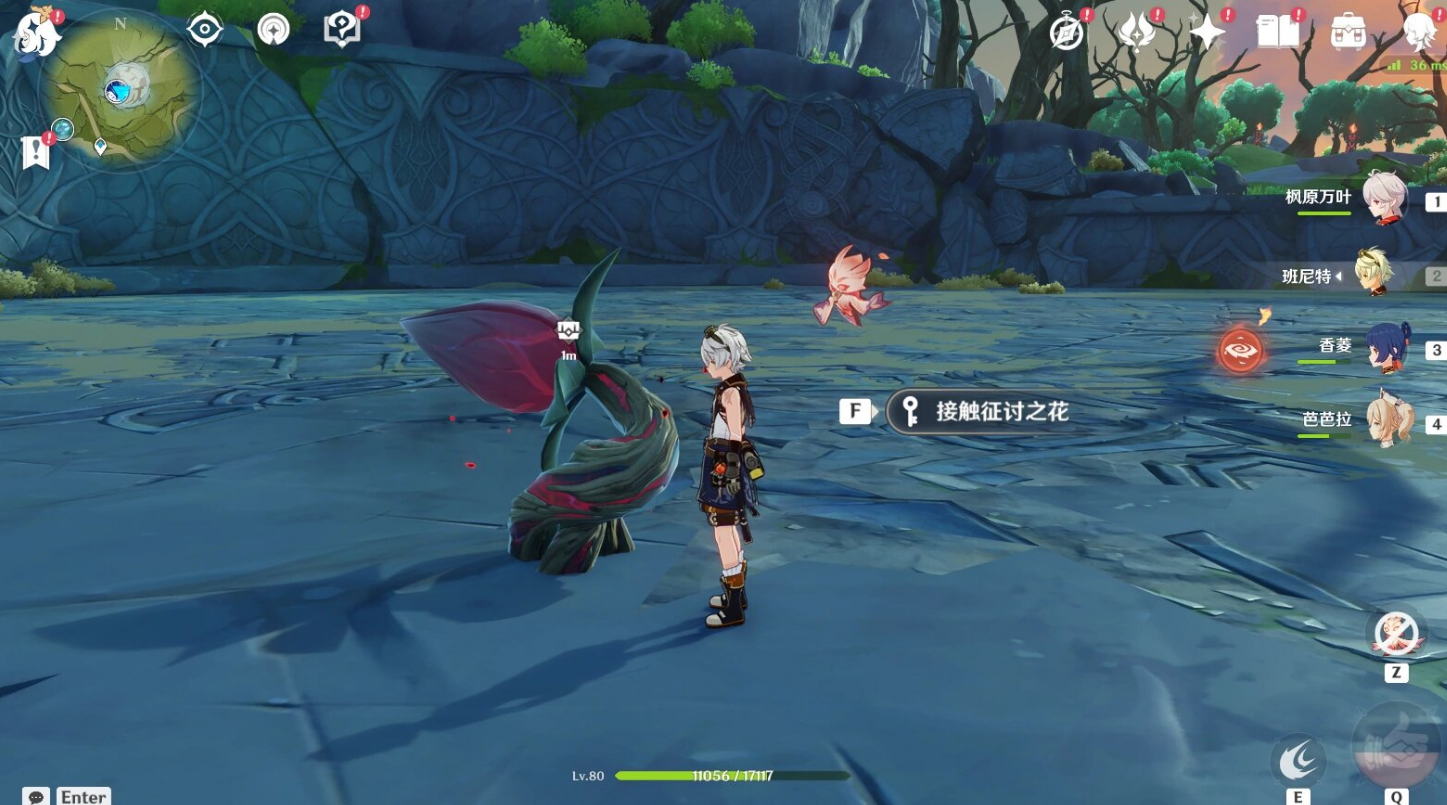Open the speech bubble question mark icon
The image size is (1447, 805).
point(341,29)
